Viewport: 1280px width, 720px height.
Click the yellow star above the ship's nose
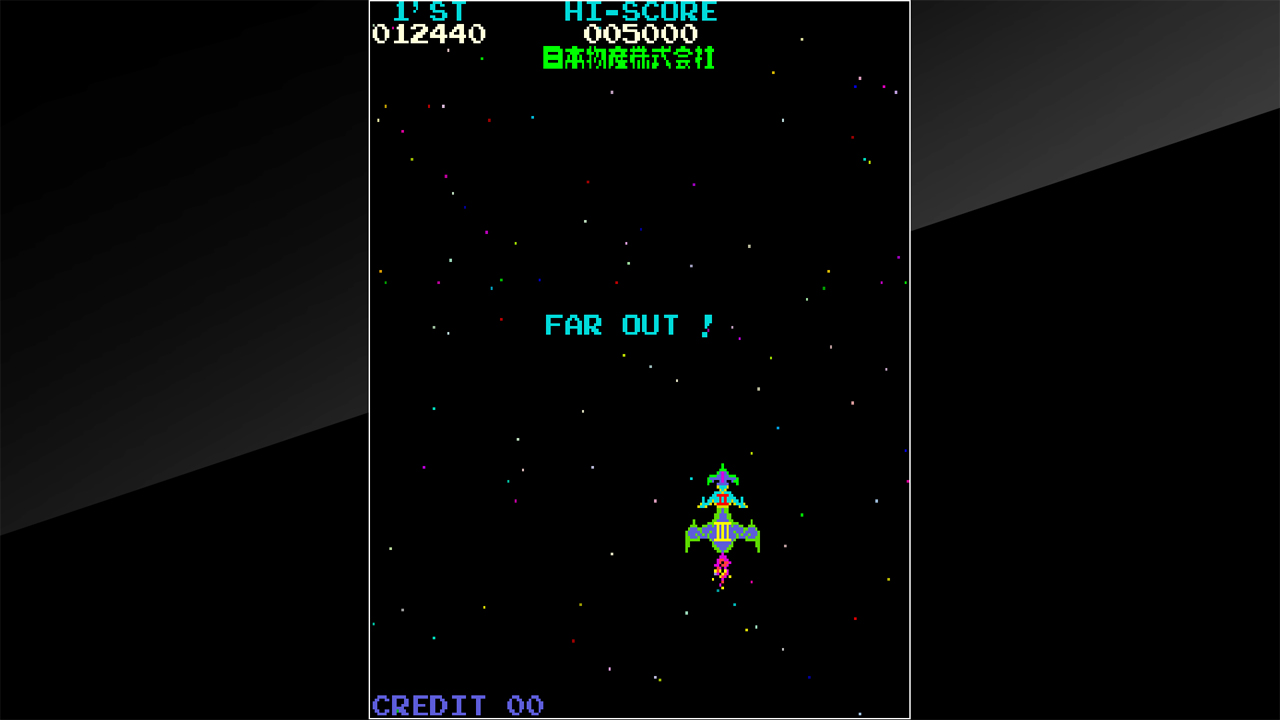pyautogui.click(x=752, y=453)
